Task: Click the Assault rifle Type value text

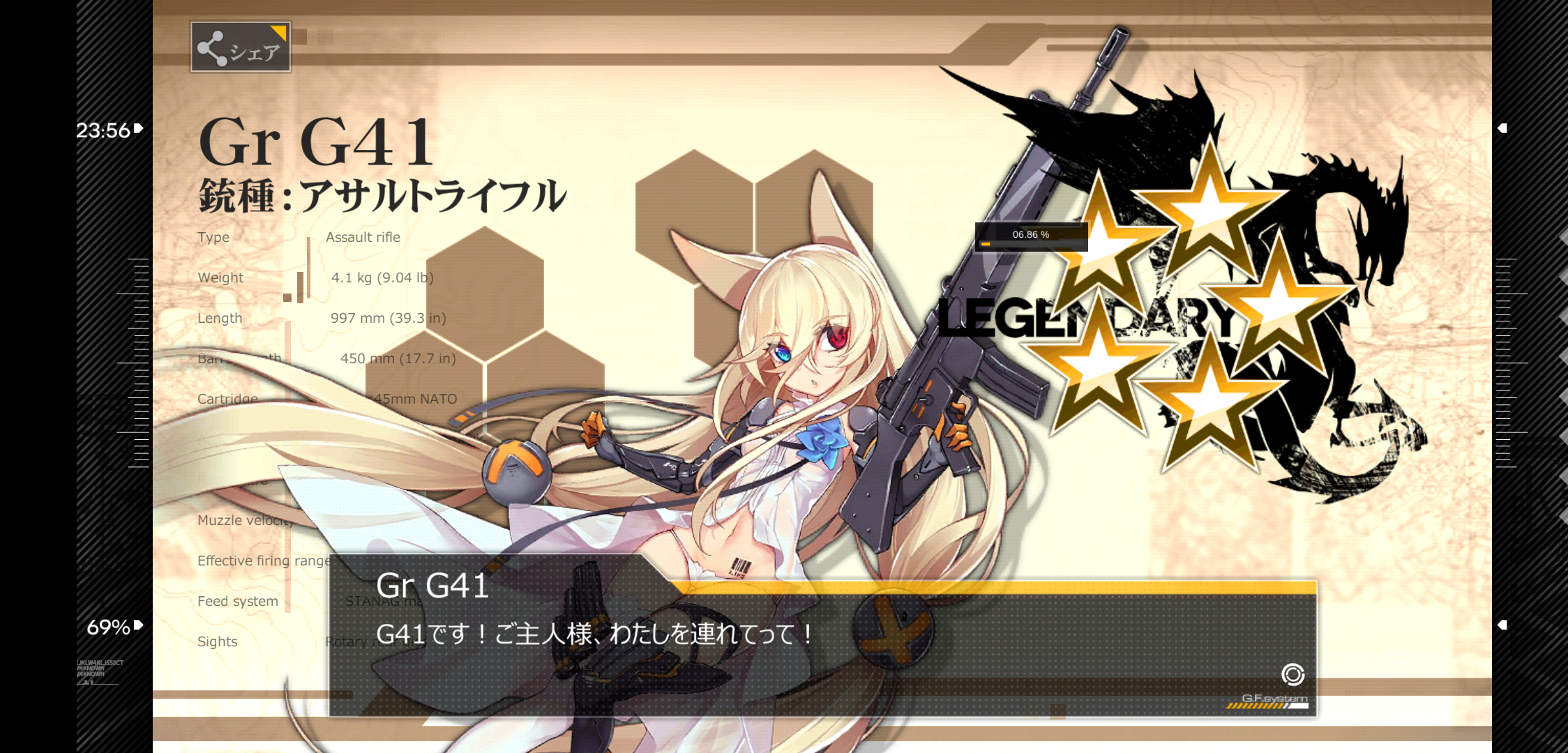Action: point(363,237)
